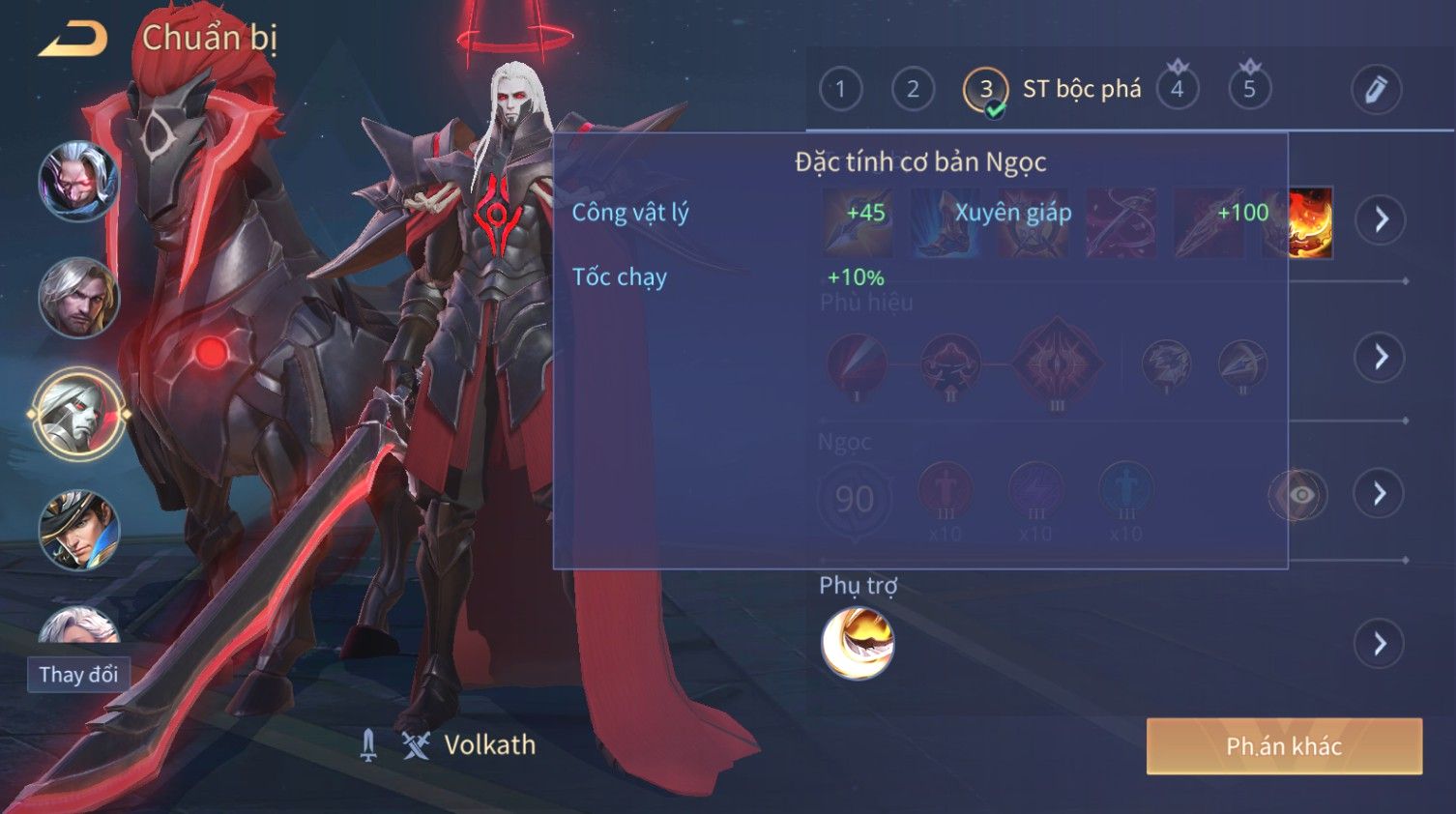Viewport: 1456px width, 814px height.
Task: Edit the preset name with pencil icon
Action: tap(1376, 90)
